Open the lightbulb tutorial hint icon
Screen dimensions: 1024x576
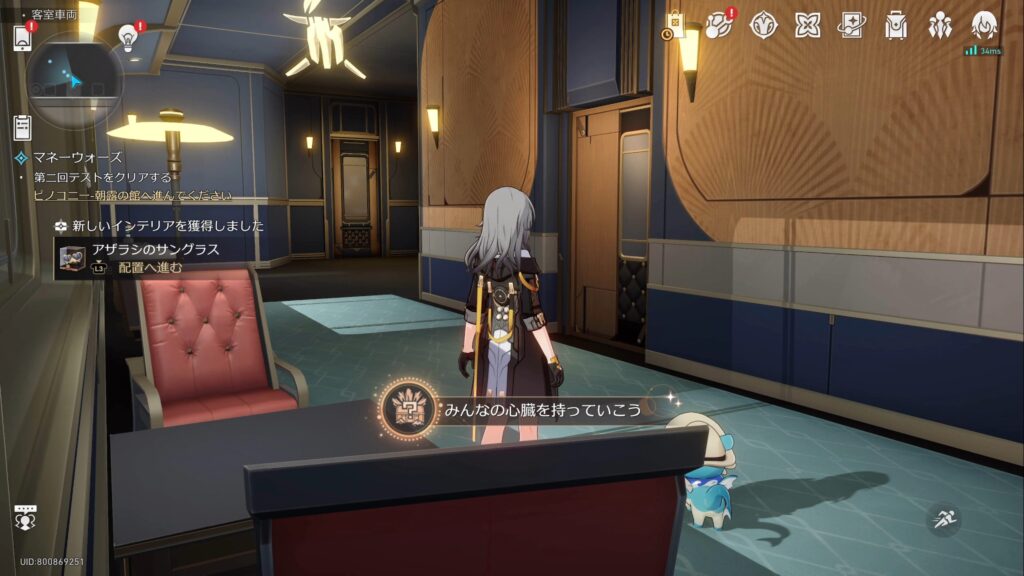click(x=127, y=37)
